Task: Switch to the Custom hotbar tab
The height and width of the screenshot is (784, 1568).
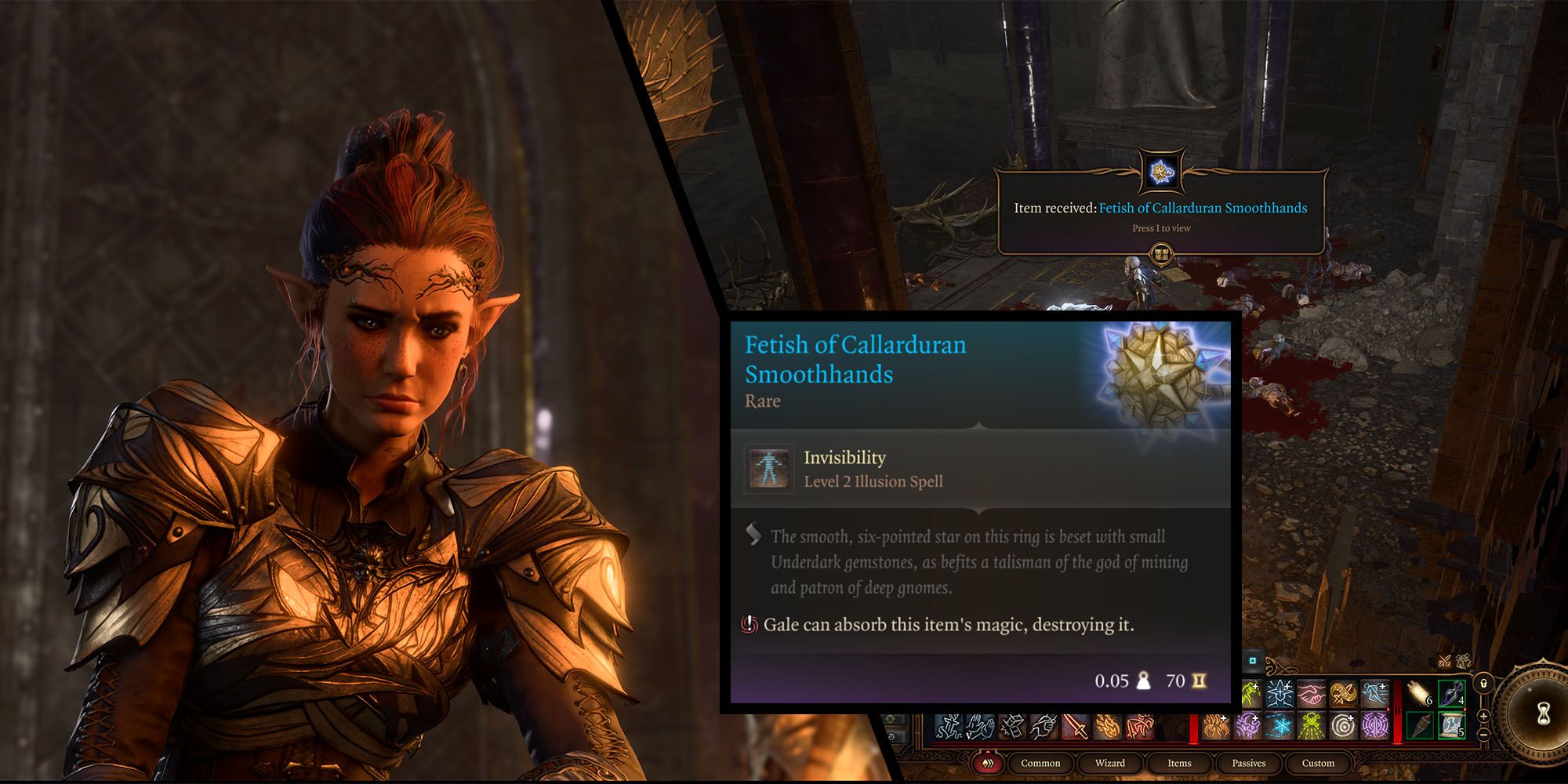Action: tap(1318, 763)
